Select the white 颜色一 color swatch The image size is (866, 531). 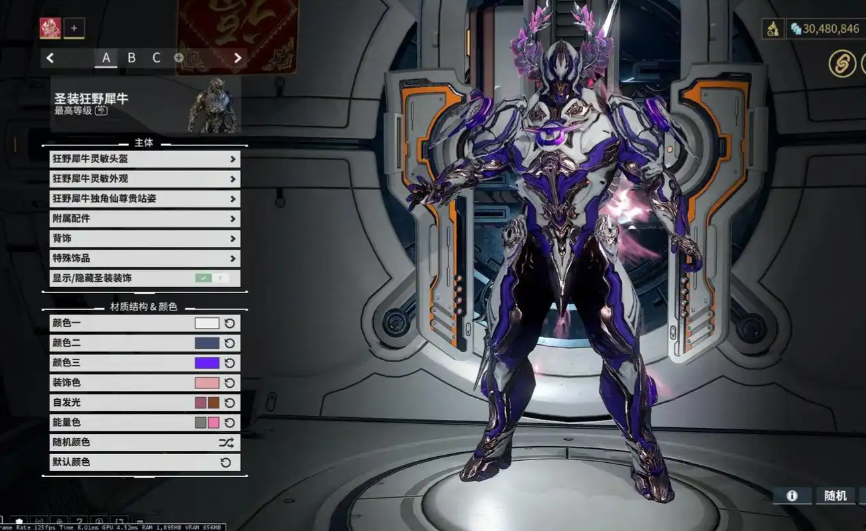(207, 324)
